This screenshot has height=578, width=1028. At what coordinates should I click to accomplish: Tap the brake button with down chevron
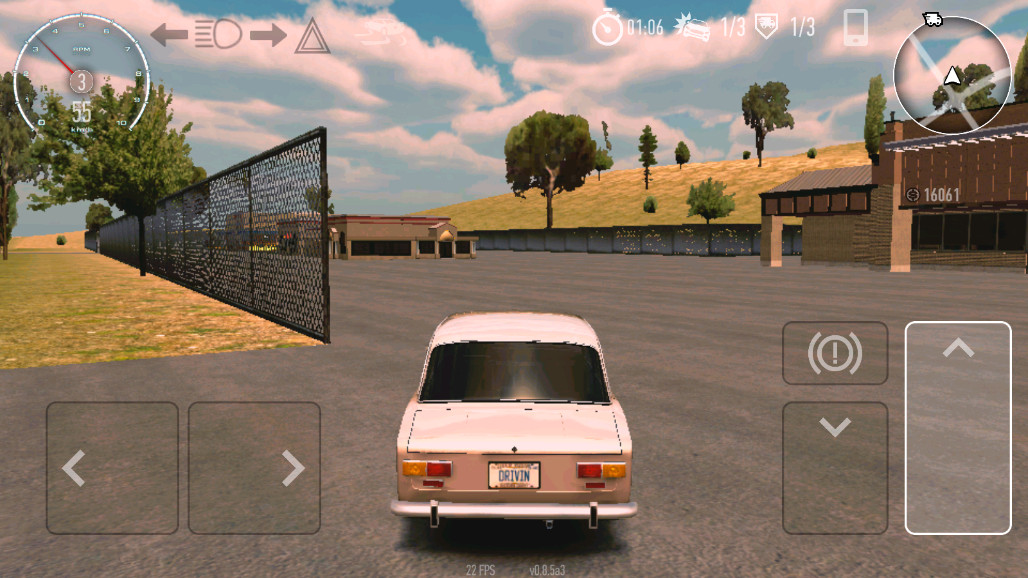(835, 467)
